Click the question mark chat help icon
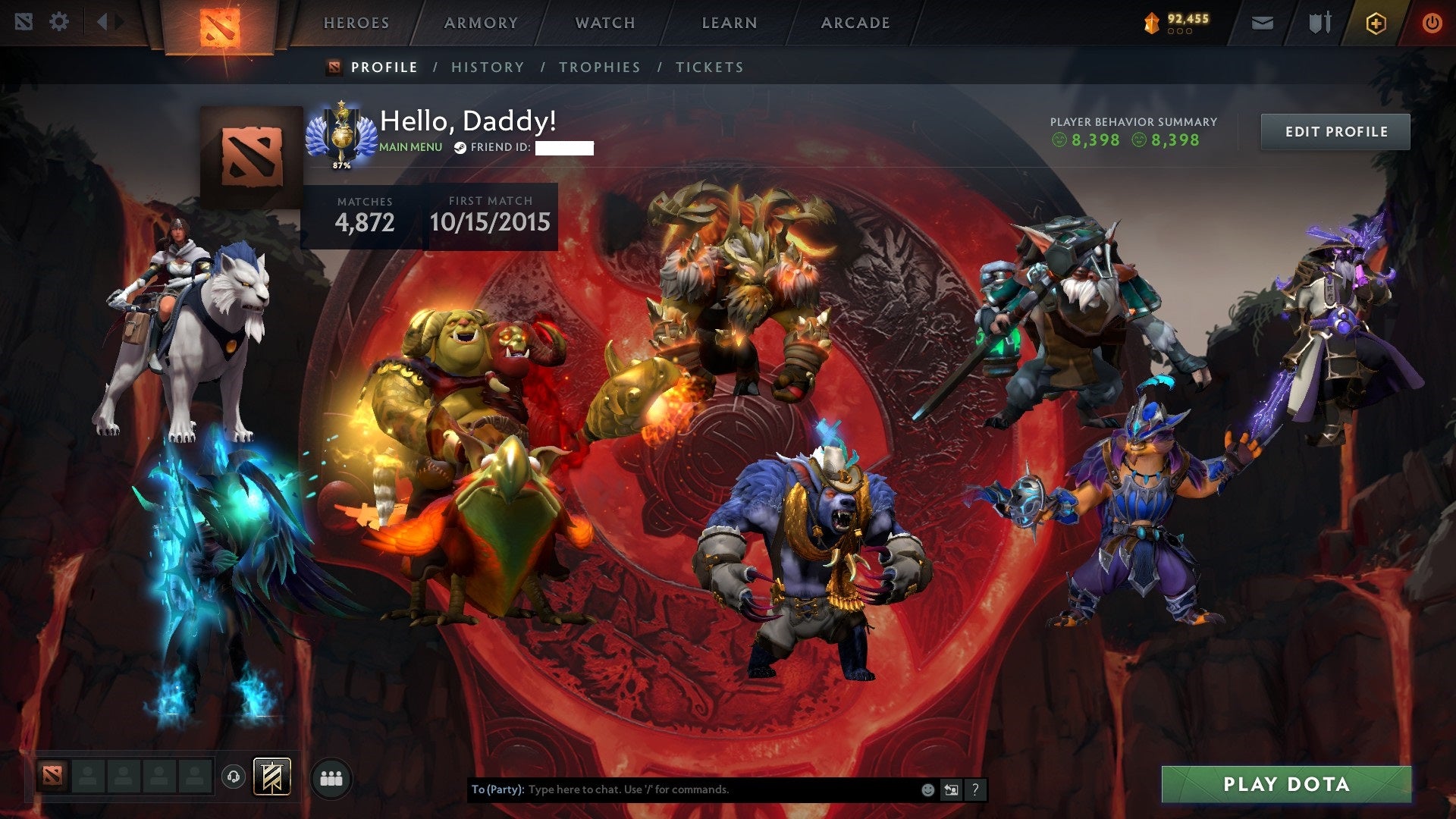 pos(976,789)
